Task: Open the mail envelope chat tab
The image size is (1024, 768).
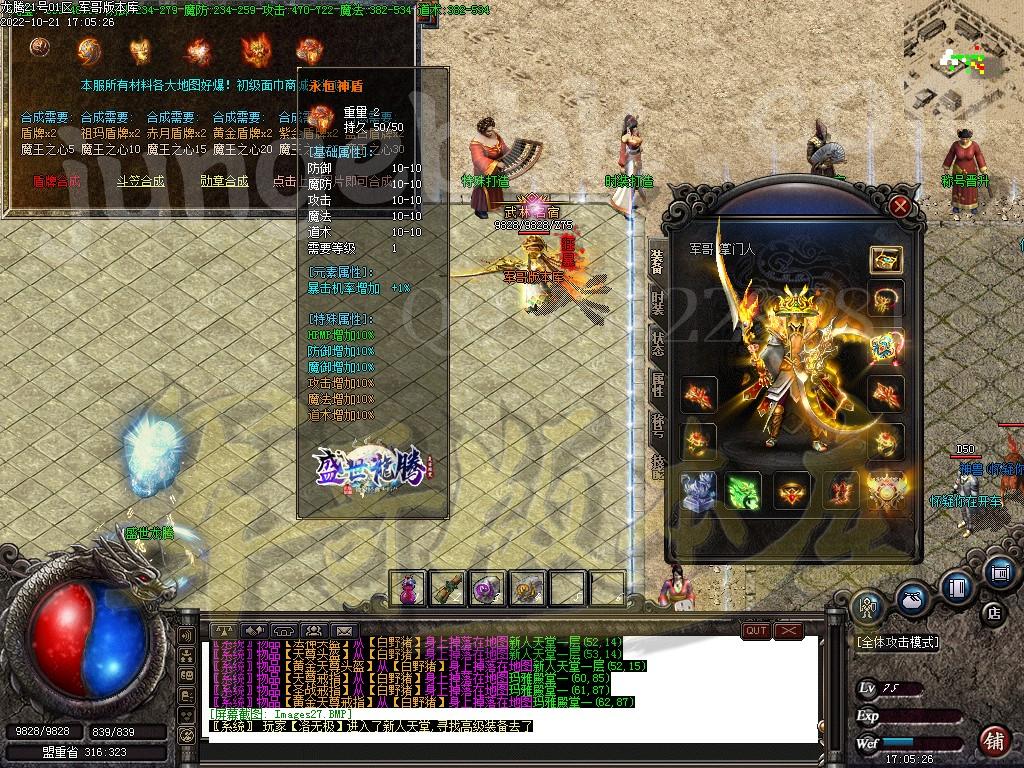Action: (x=343, y=631)
